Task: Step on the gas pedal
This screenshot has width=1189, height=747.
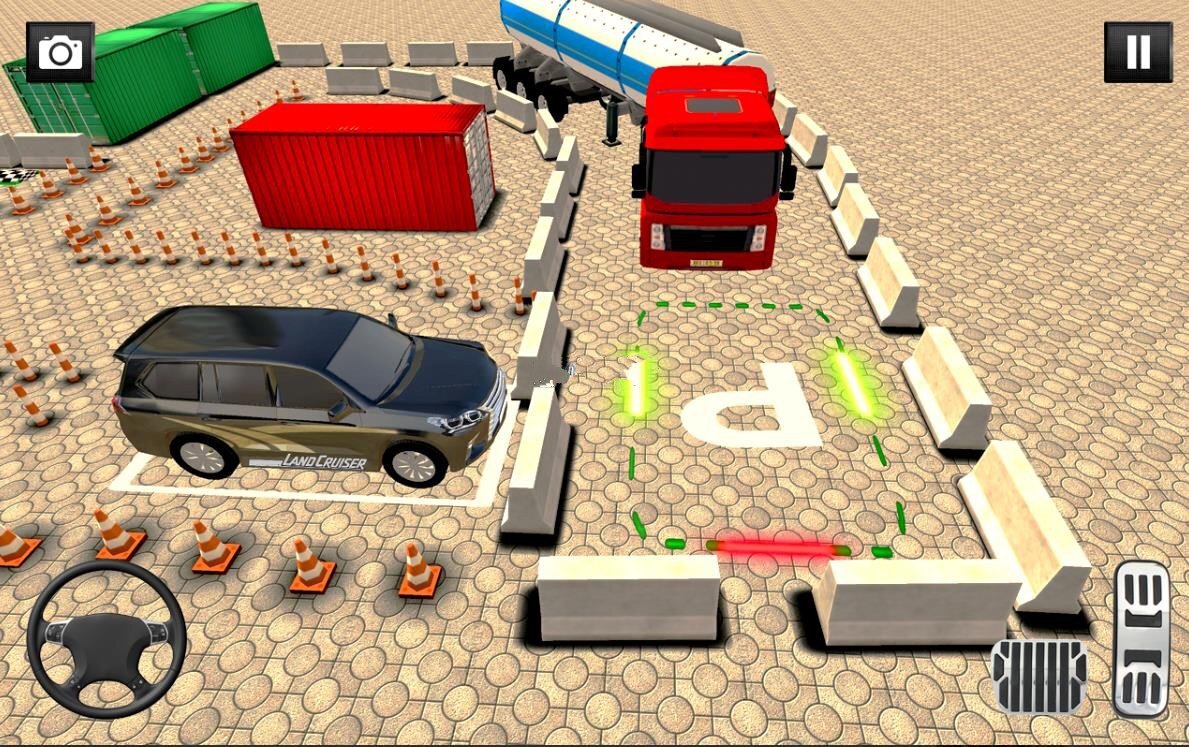Action: [x=1142, y=638]
